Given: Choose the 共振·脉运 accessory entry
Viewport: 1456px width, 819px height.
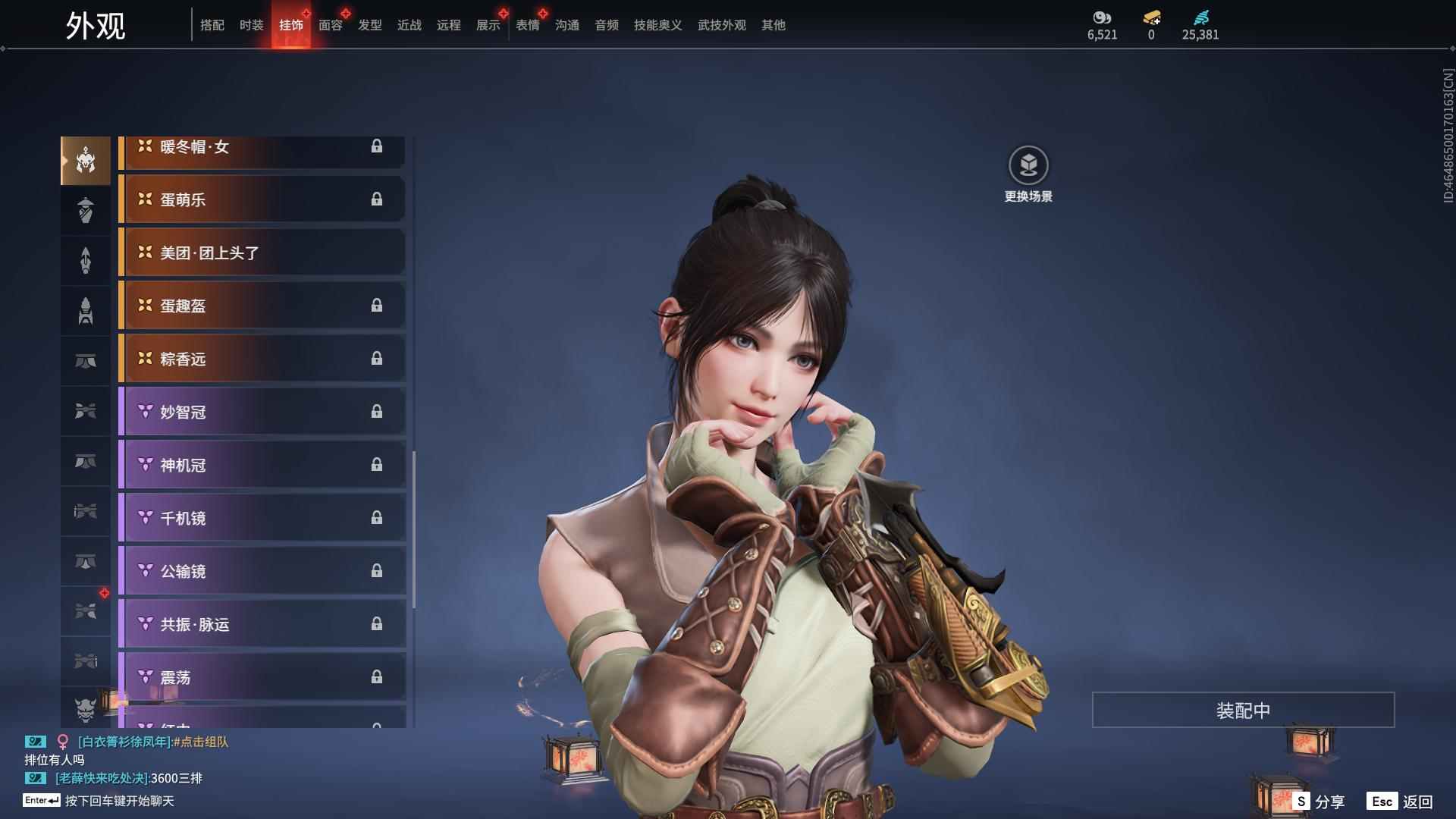Looking at the screenshot, I should [262, 624].
